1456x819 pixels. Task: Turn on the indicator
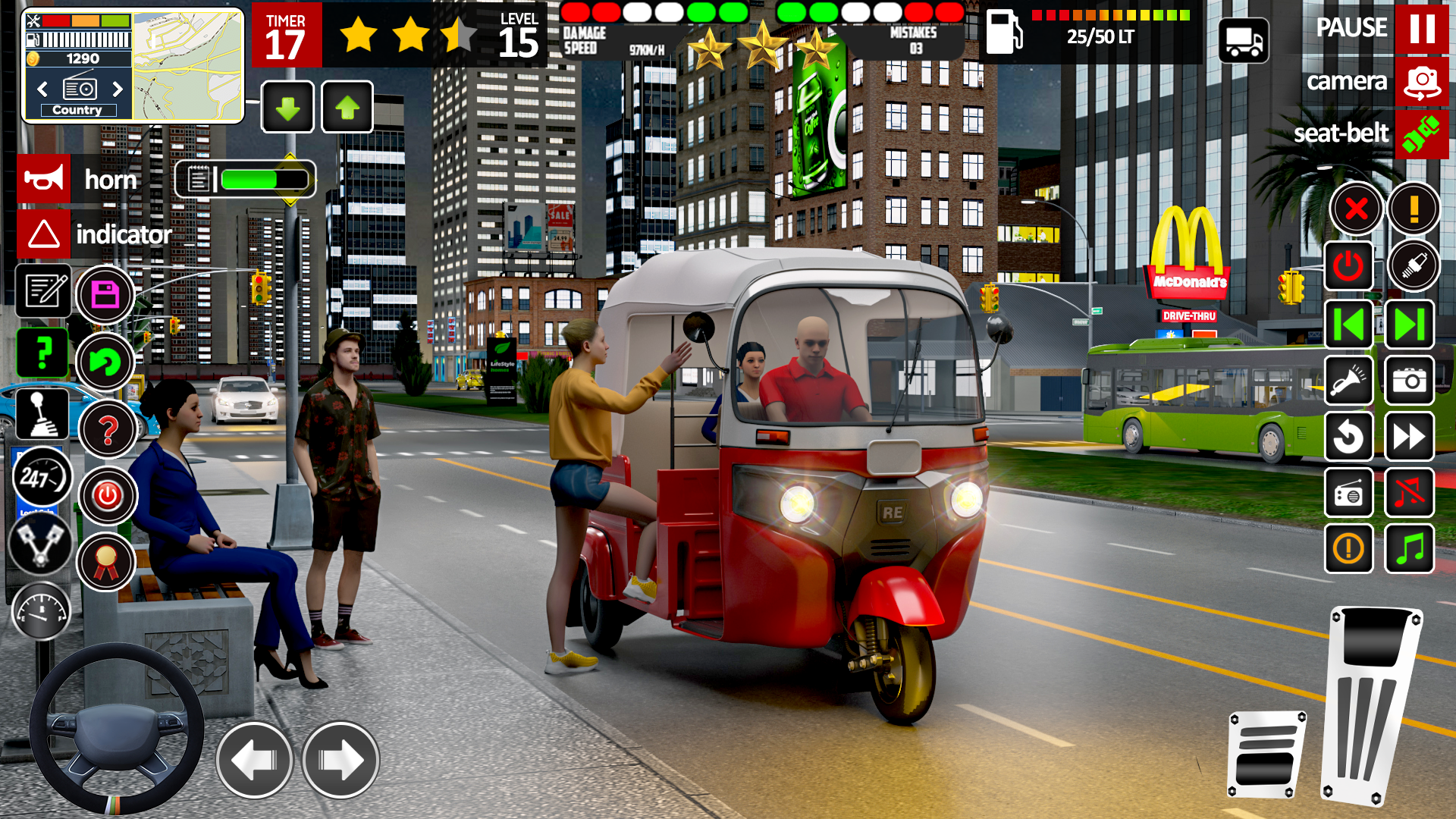click(43, 234)
